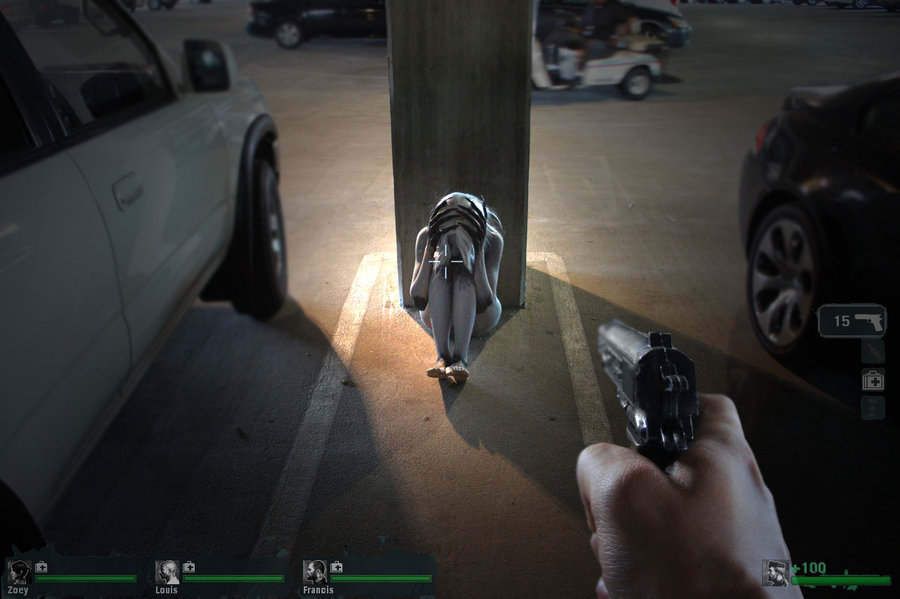The image size is (900, 599).
Task: Click the medkit icon beside Zoey's portrait
Action: click(x=41, y=567)
